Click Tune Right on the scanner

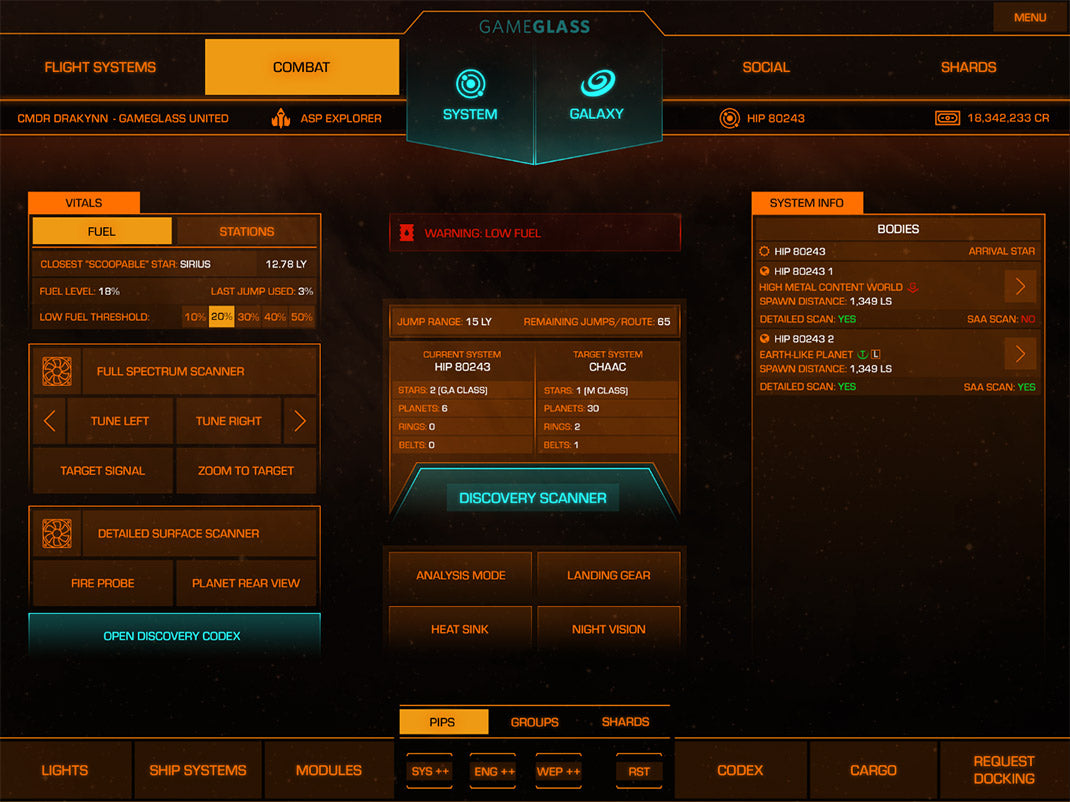[x=228, y=421]
